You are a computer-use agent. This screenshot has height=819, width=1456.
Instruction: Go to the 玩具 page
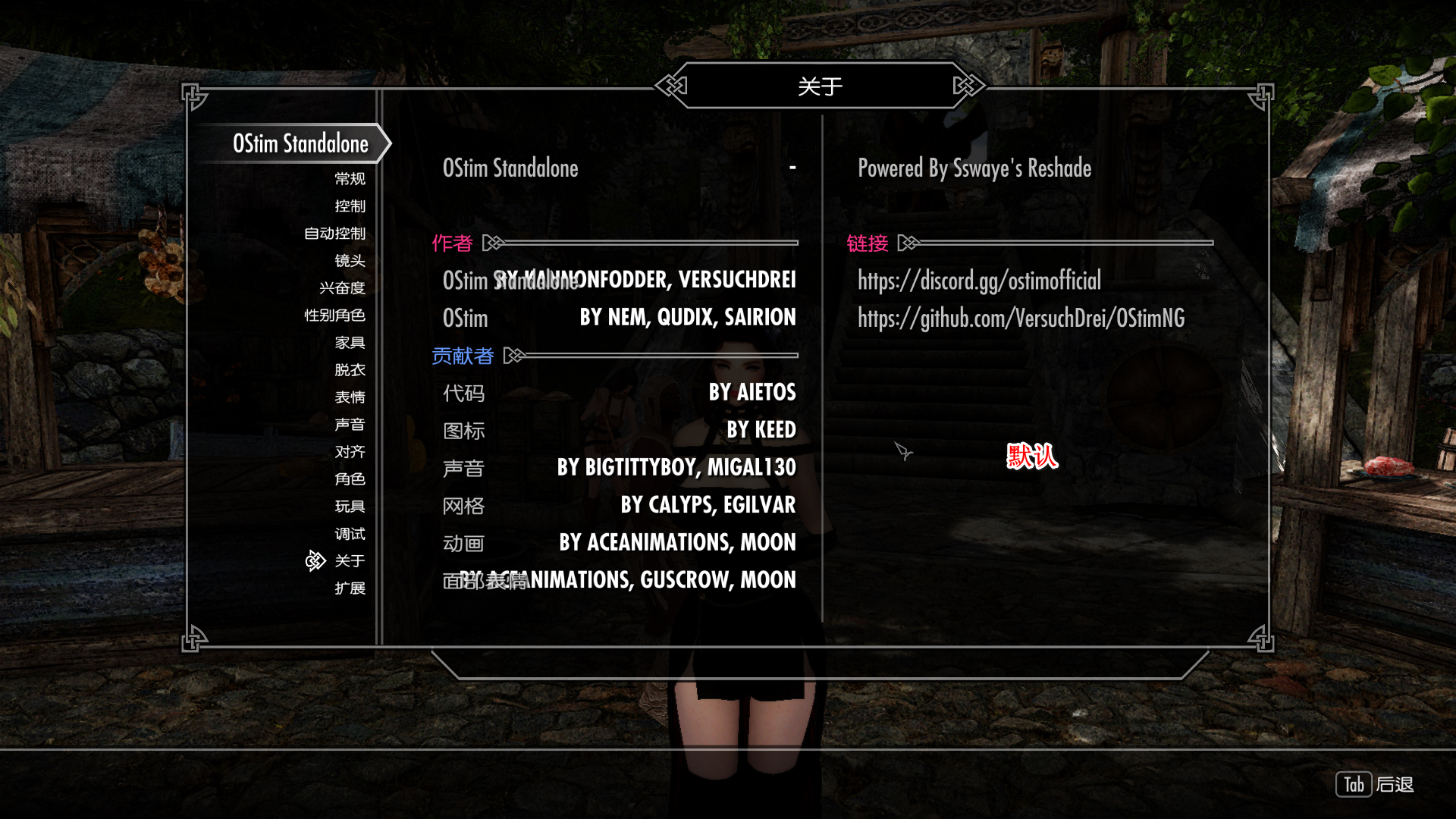(x=350, y=507)
